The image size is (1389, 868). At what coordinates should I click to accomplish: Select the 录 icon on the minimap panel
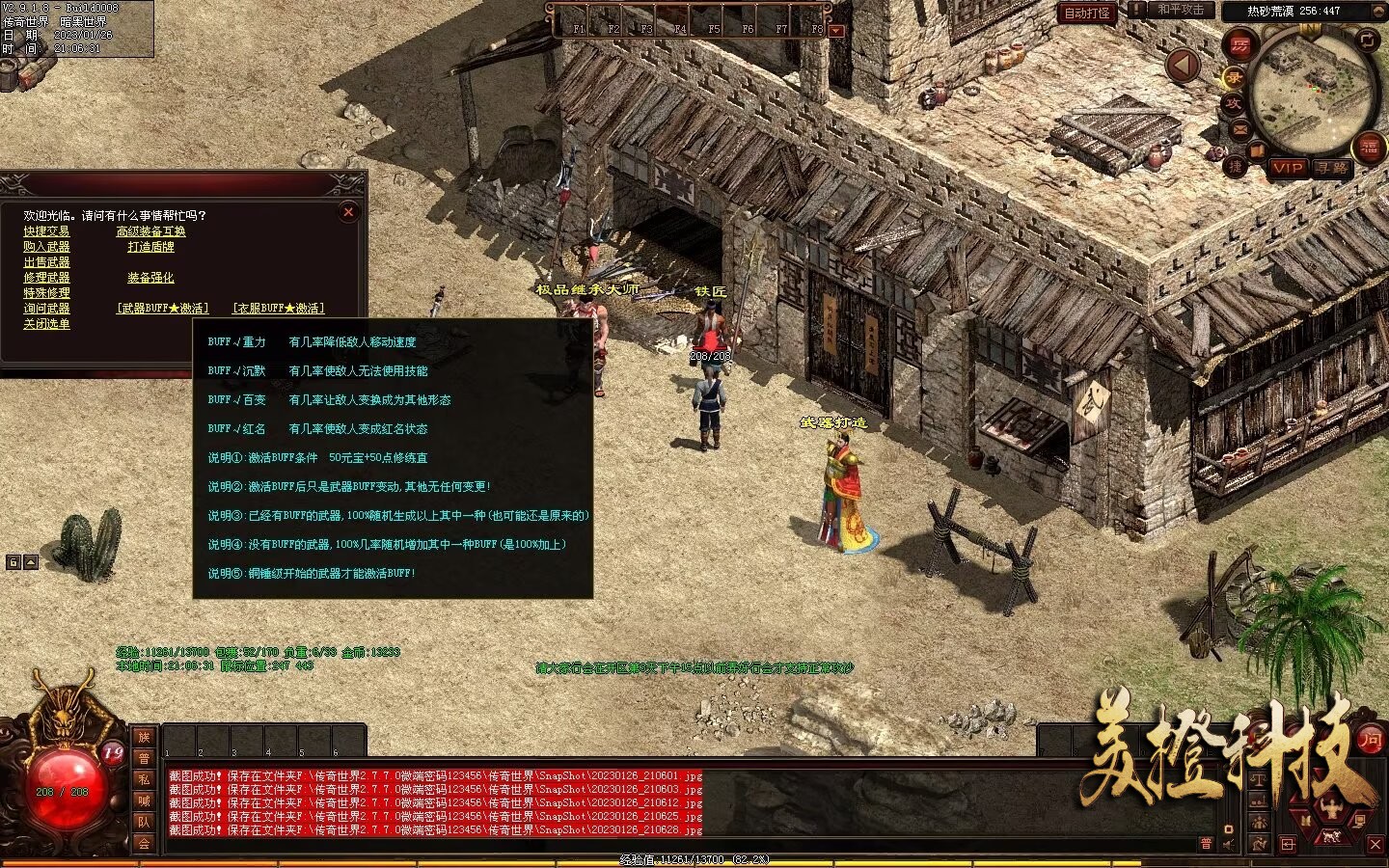[1235, 78]
